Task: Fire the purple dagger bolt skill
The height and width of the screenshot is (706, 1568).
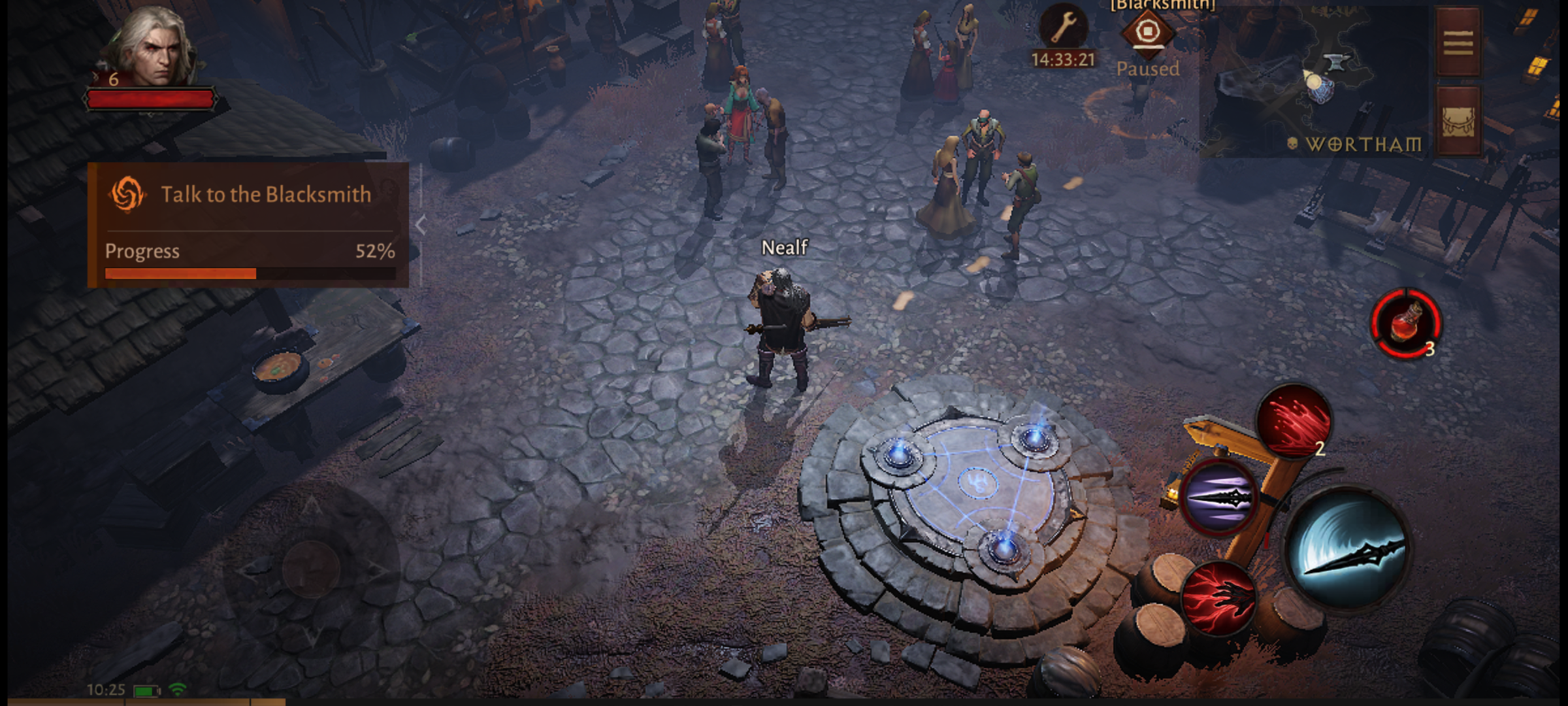Action: pos(1218,498)
